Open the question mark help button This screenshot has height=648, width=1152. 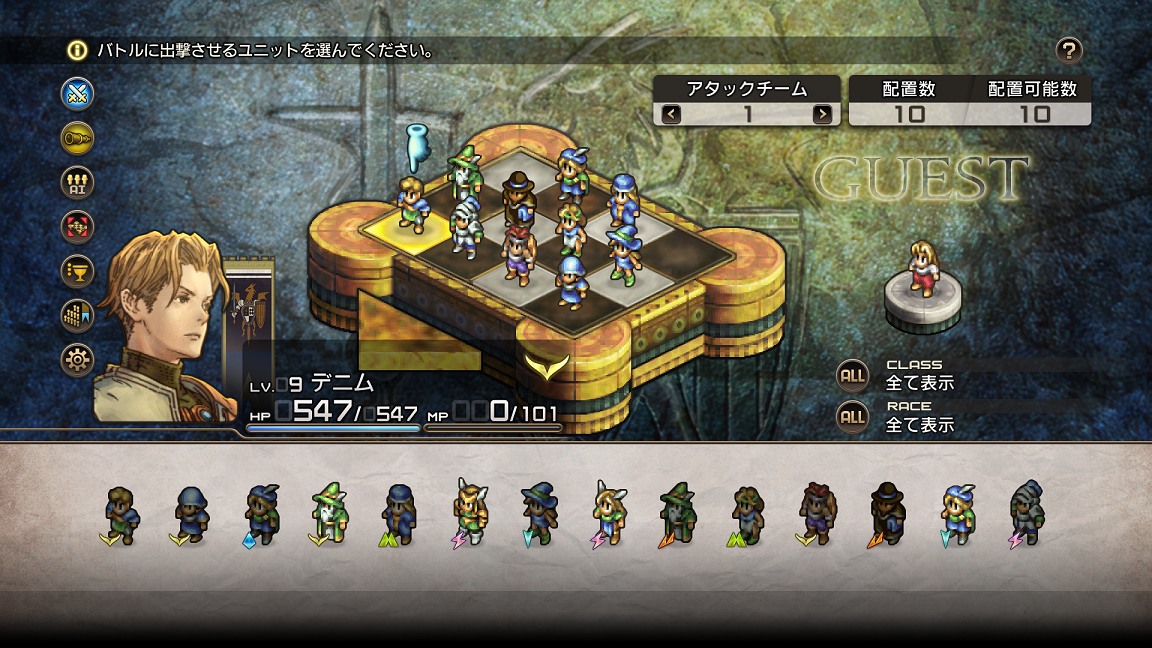pyautogui.click(x=1069, y=50)
